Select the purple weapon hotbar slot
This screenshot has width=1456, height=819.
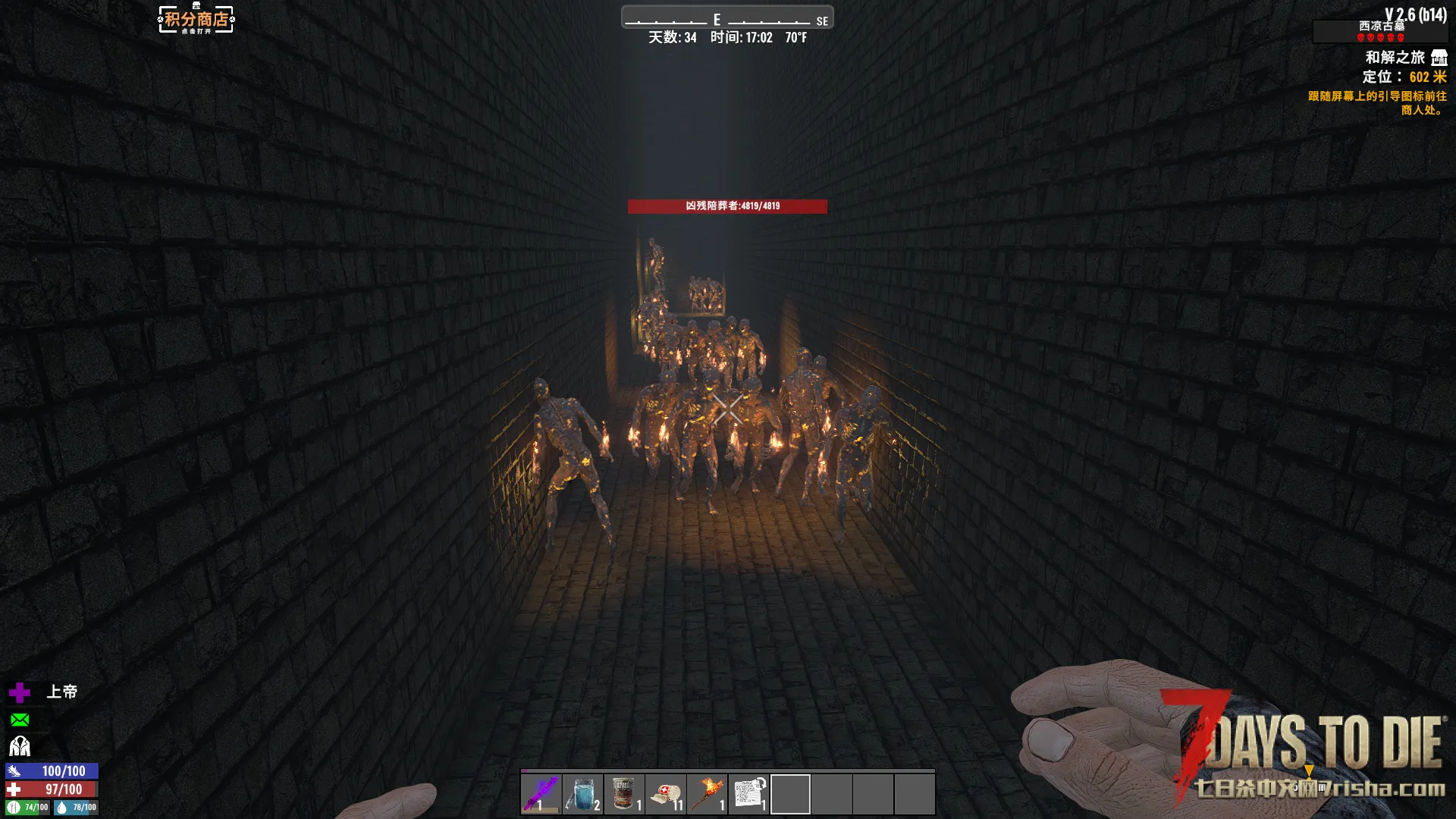[x=541, y=793]
